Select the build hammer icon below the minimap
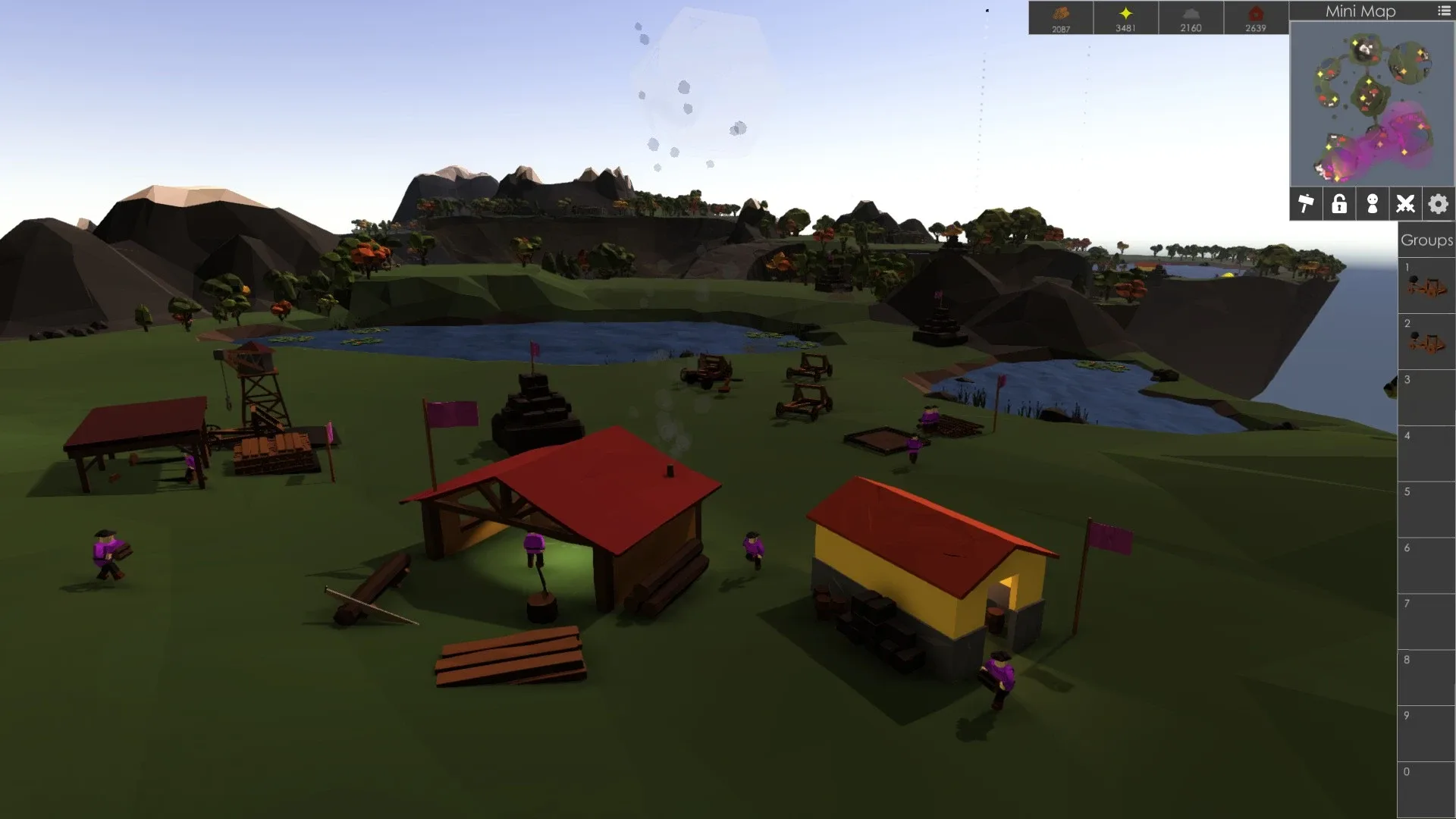 pos(1306,203)
